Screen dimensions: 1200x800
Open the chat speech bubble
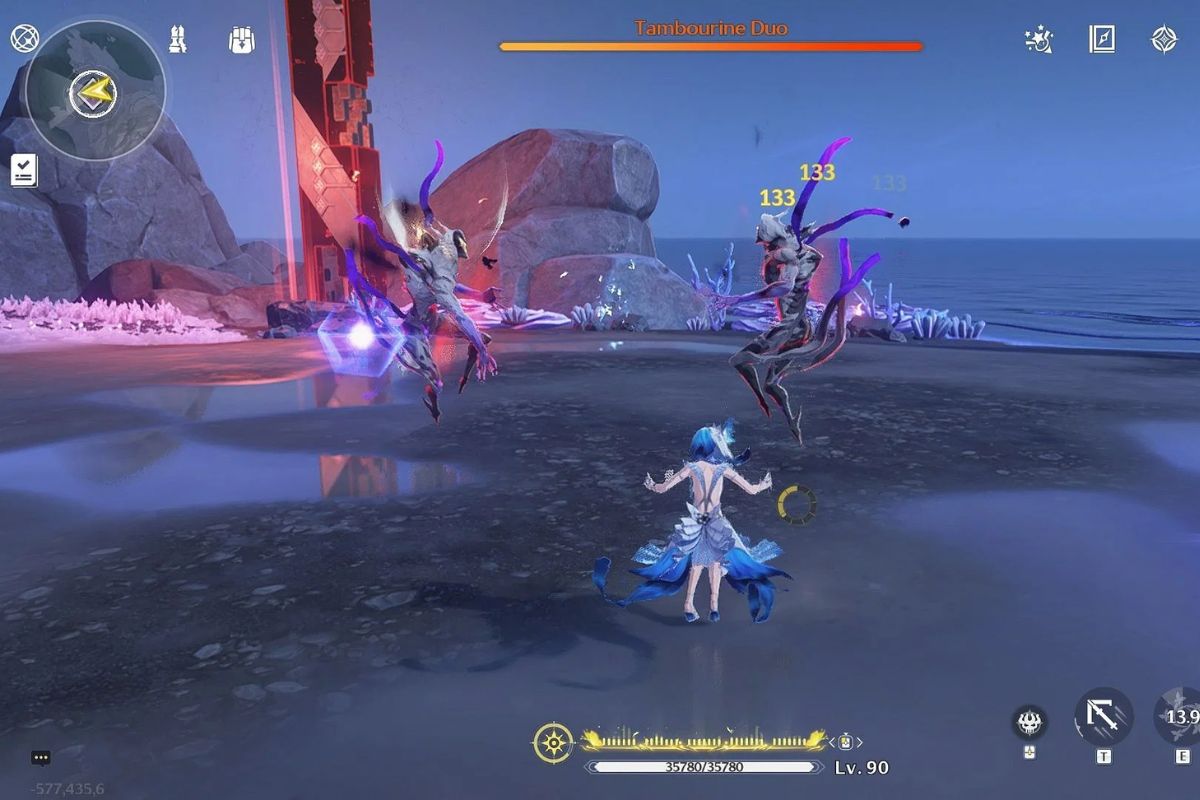pos(40,758)
